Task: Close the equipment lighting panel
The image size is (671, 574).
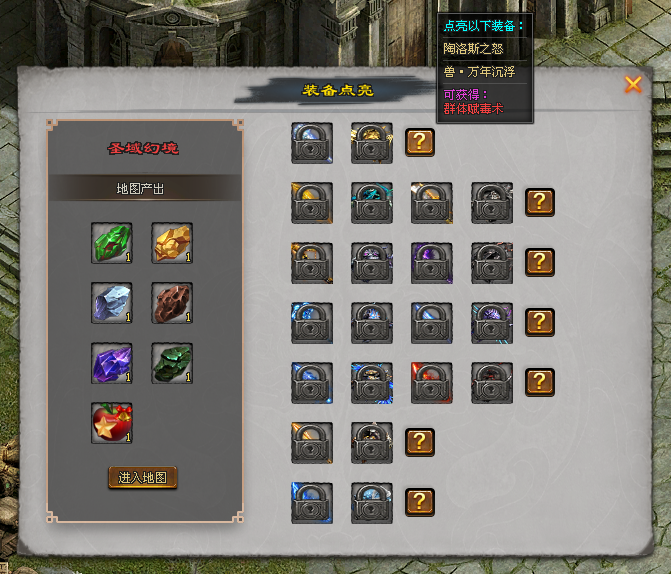Action: 633,85
